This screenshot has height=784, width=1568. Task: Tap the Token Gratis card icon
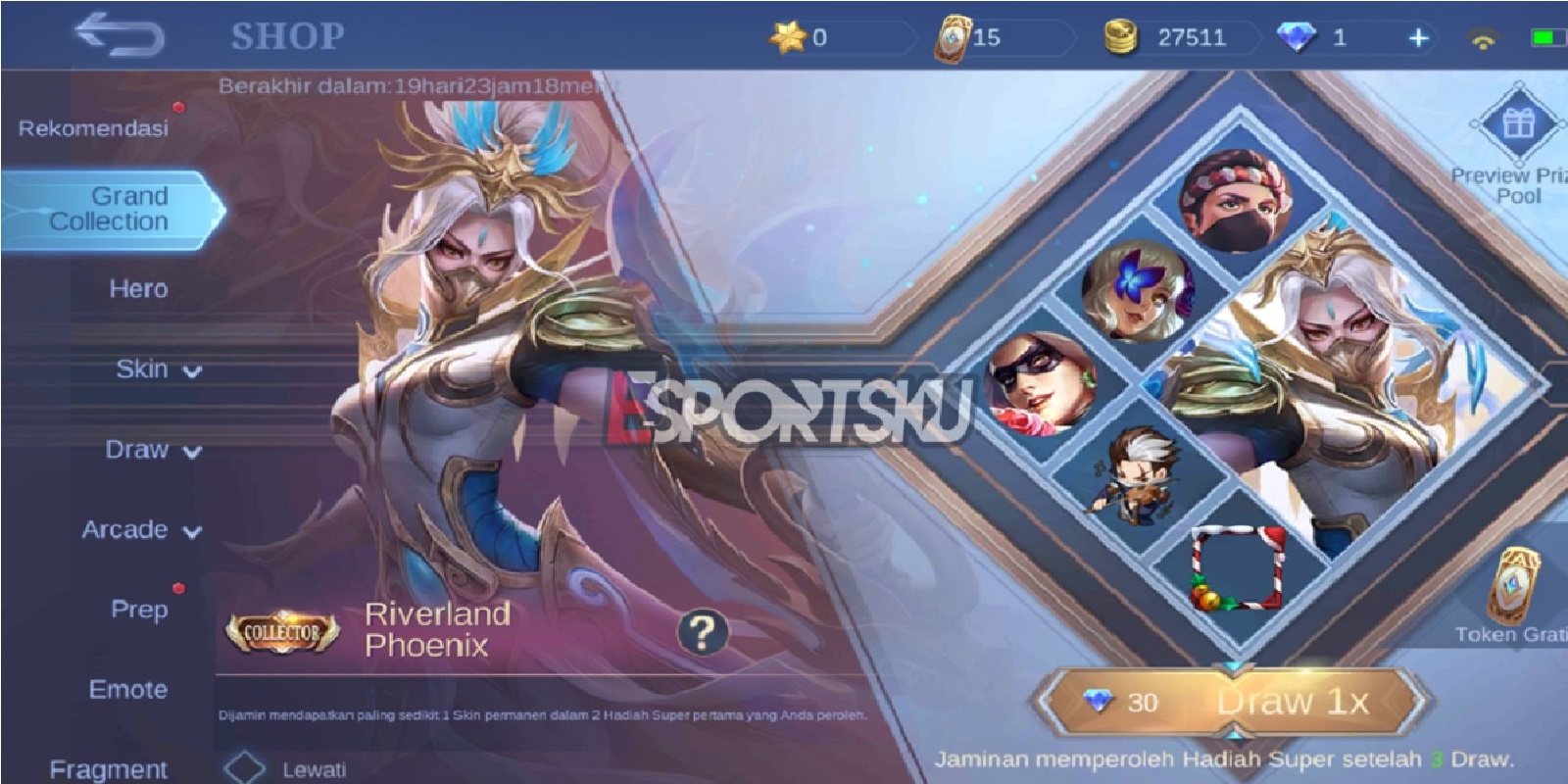[x=1515, y=587]
